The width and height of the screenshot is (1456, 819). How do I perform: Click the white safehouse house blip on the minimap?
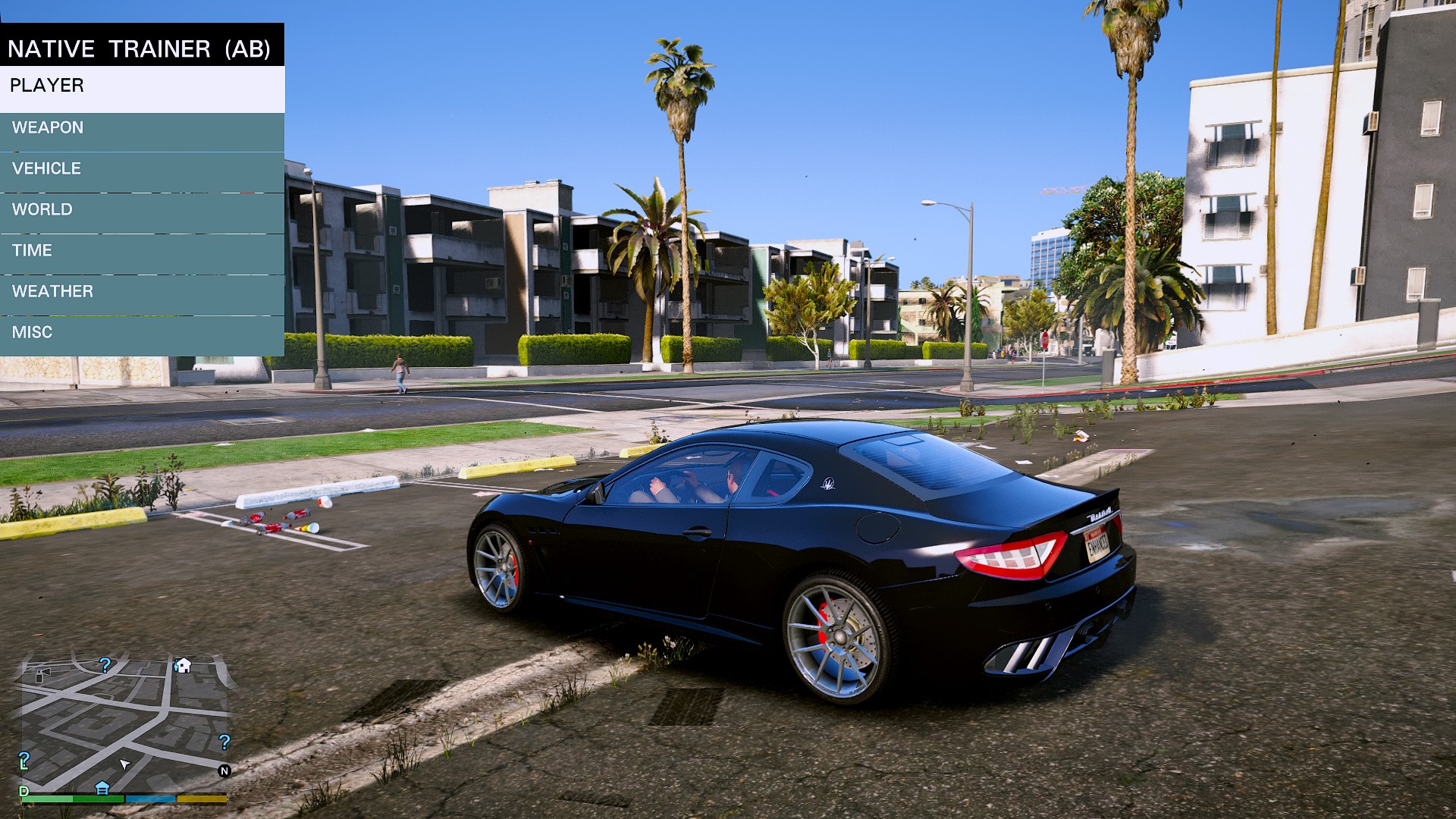[x=183, y=664]
